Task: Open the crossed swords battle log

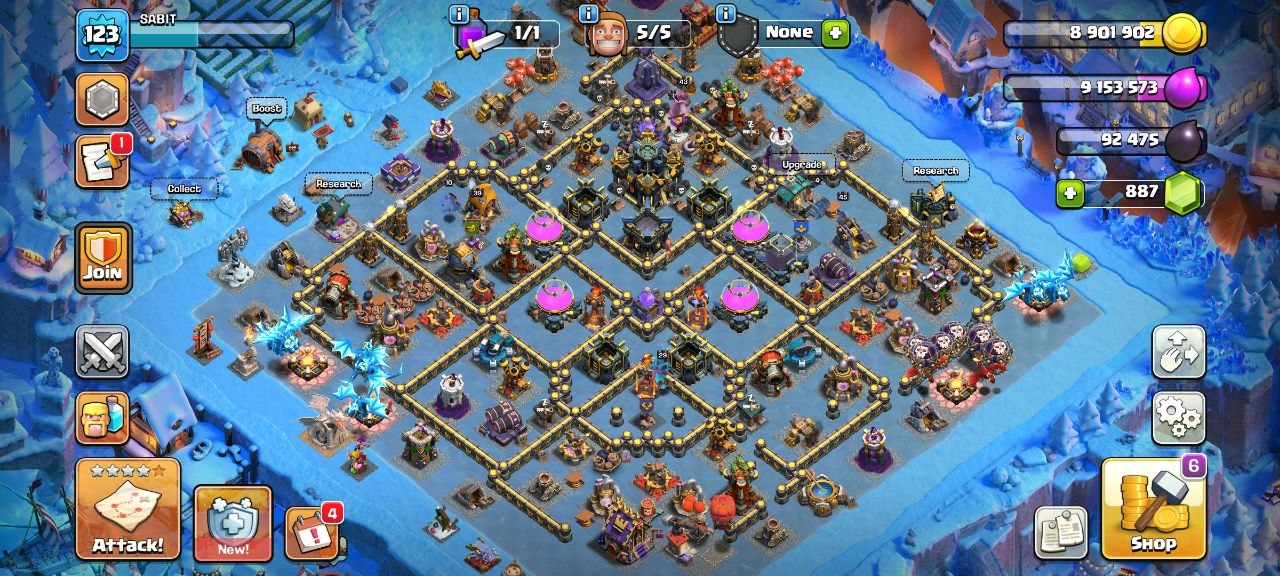Action: click(x=102, y=352)
